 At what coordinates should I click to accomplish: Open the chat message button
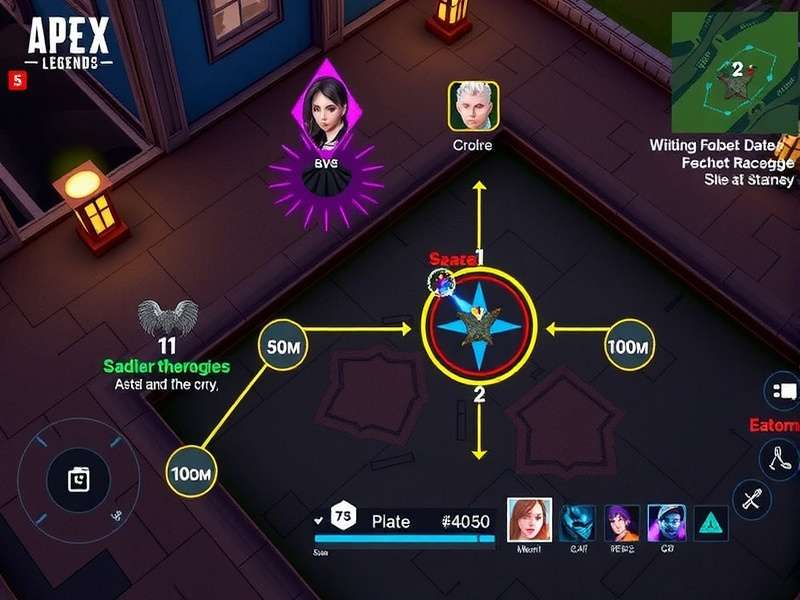[783, 390]
